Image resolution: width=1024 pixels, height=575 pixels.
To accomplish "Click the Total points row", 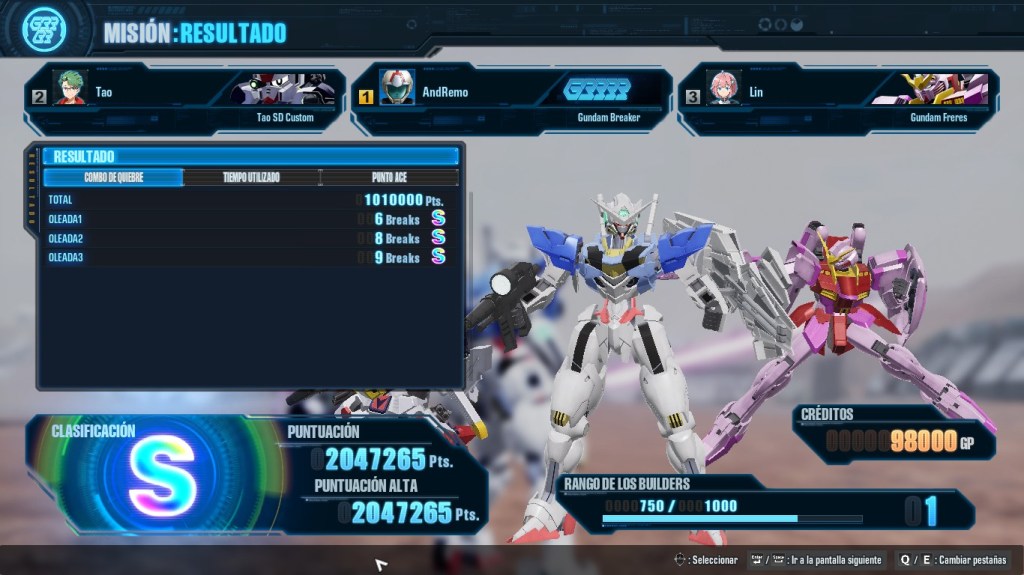I will tap(246, 200).
